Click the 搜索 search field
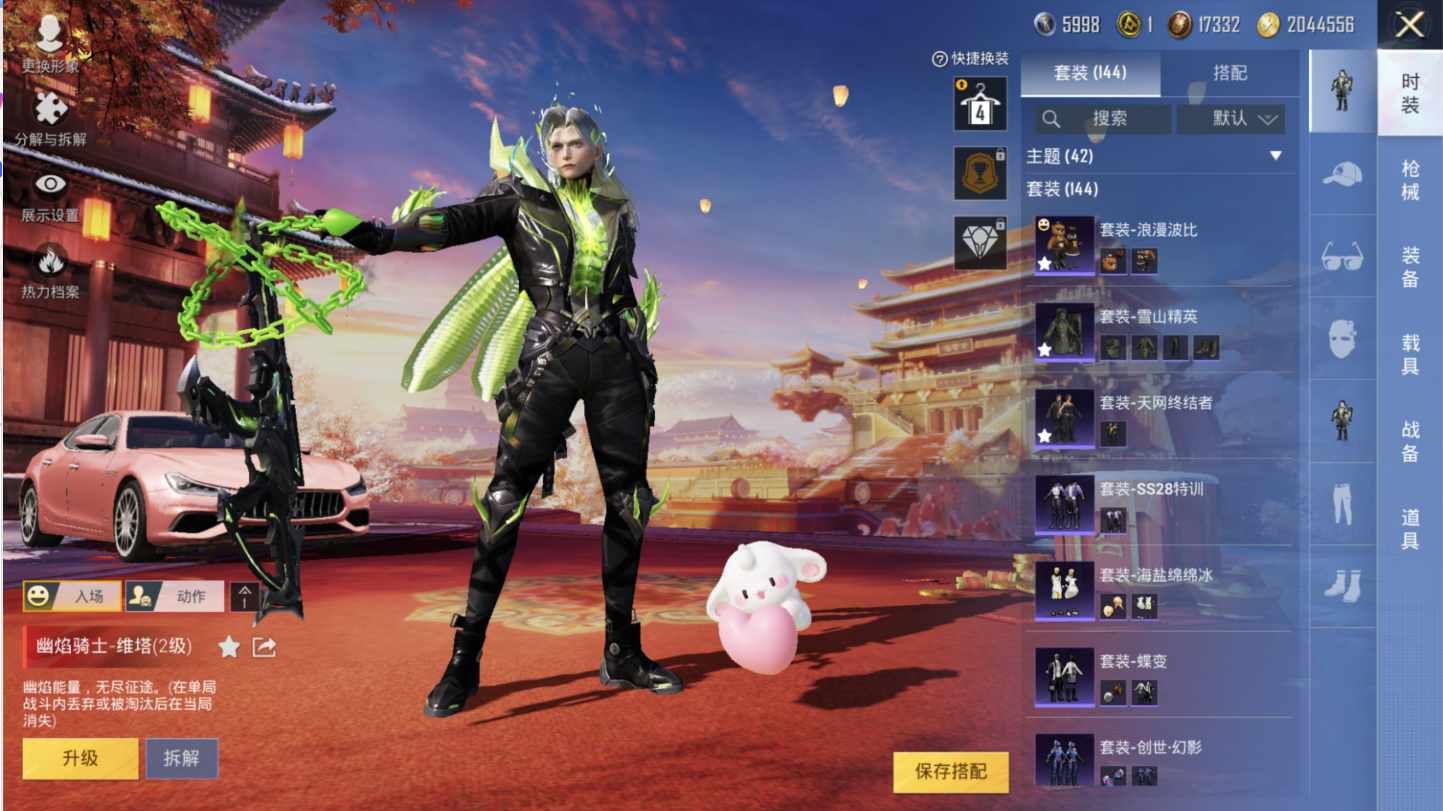1443x811 pixels. pos(1103,119)
